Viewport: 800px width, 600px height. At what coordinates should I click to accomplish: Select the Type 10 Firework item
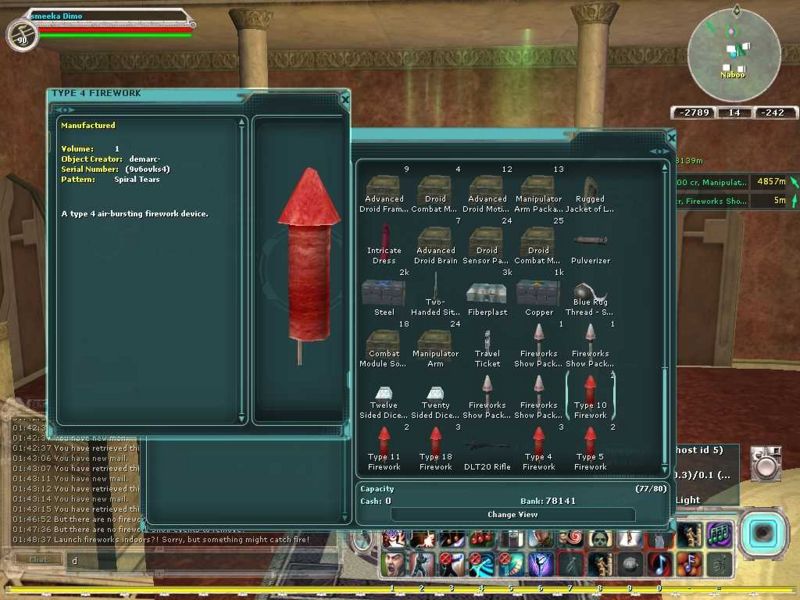tap(590, 395)
